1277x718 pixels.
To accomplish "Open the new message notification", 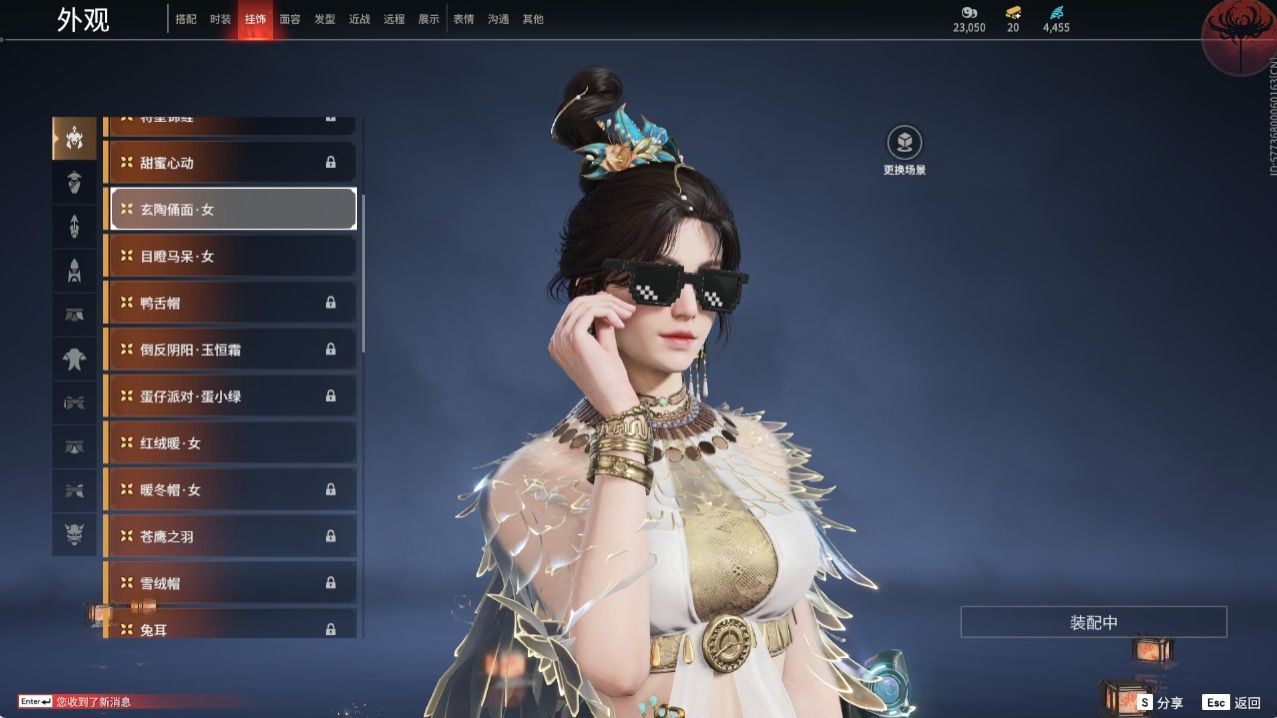I will pos(93,702).
